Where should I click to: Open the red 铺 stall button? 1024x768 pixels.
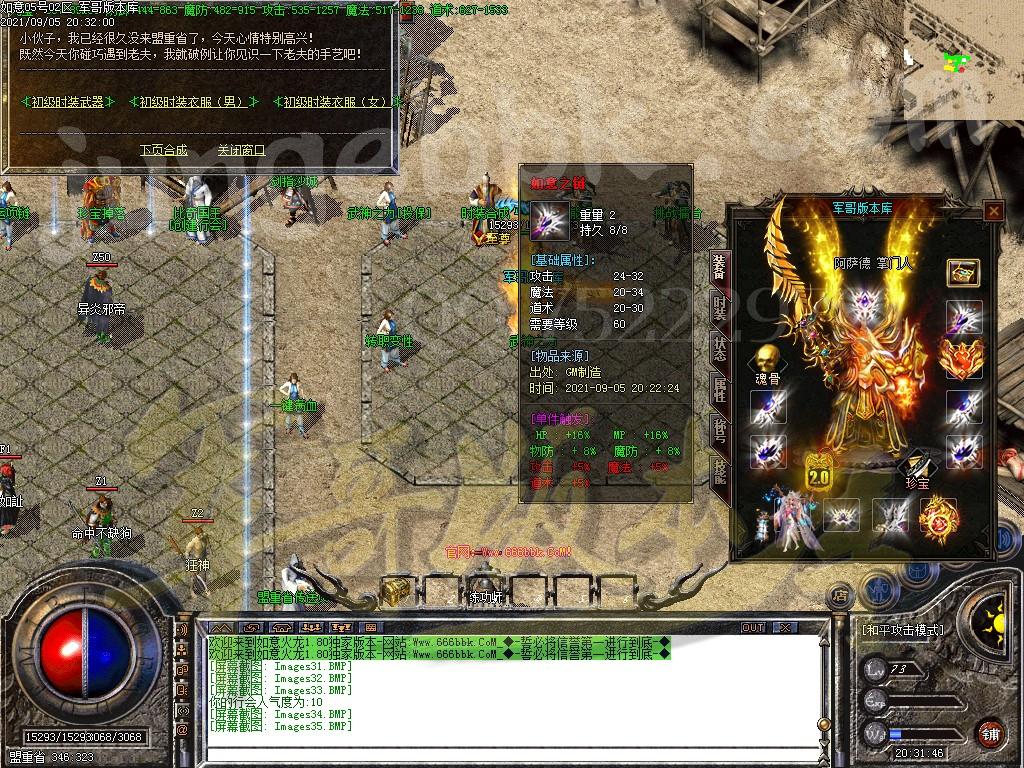point(991,732)
